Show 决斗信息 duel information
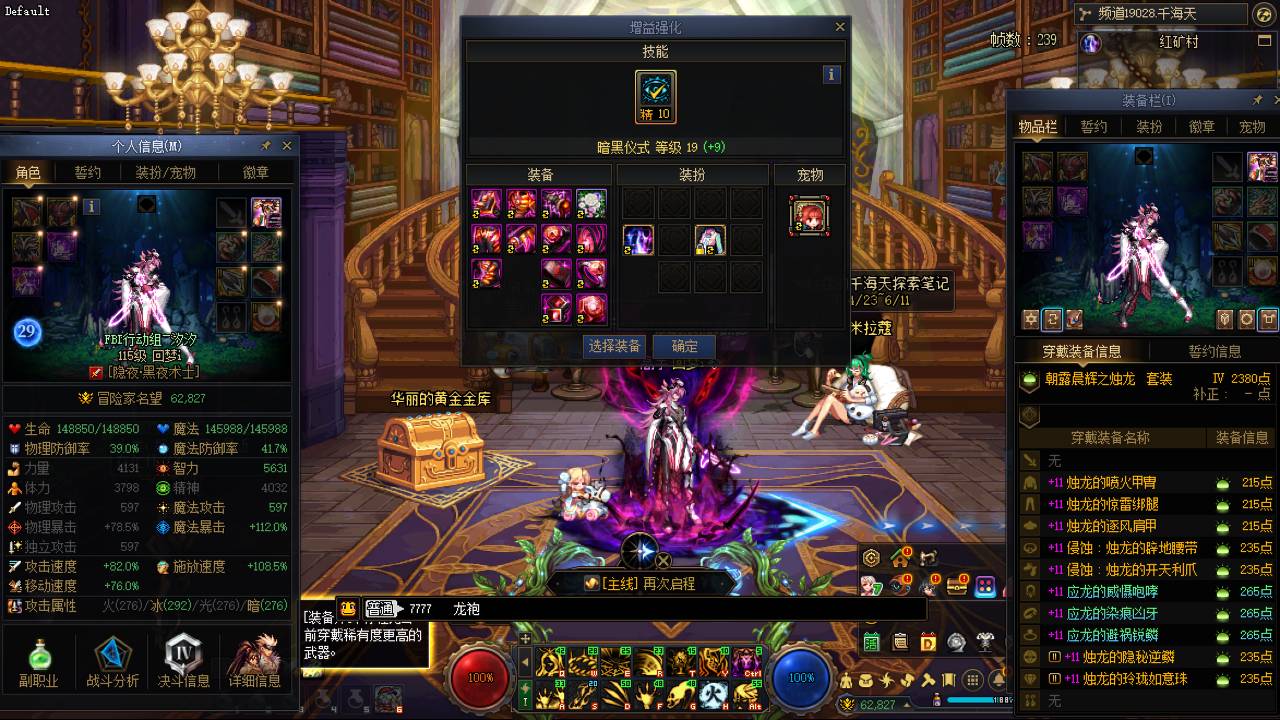Viewport: 1280px width, 720px height. (x=184, y=662)
